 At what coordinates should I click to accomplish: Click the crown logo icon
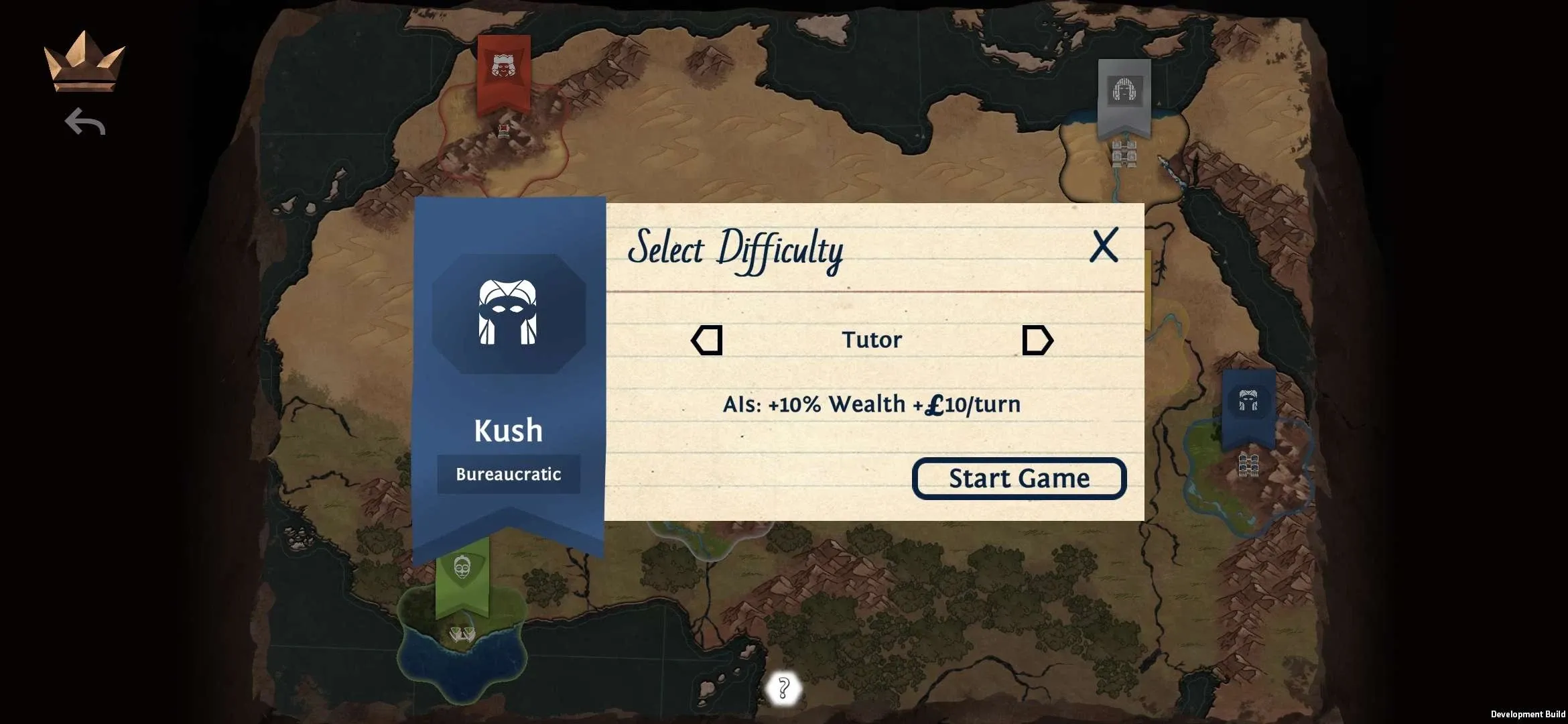[x=84, y=62]
